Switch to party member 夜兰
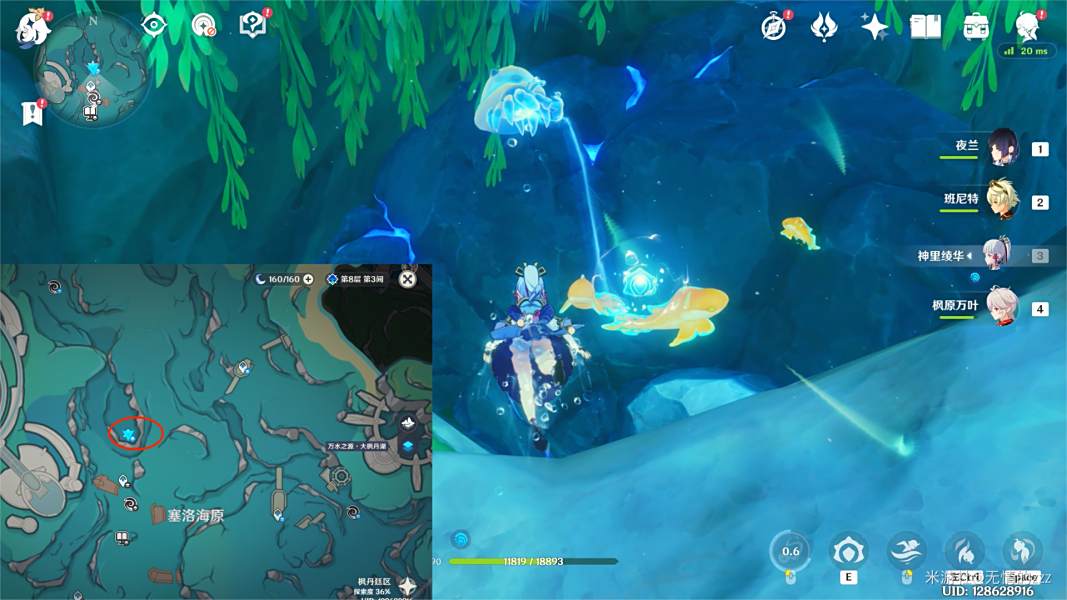Screen dimensions: 1067x600 [x=1001, y=148]
